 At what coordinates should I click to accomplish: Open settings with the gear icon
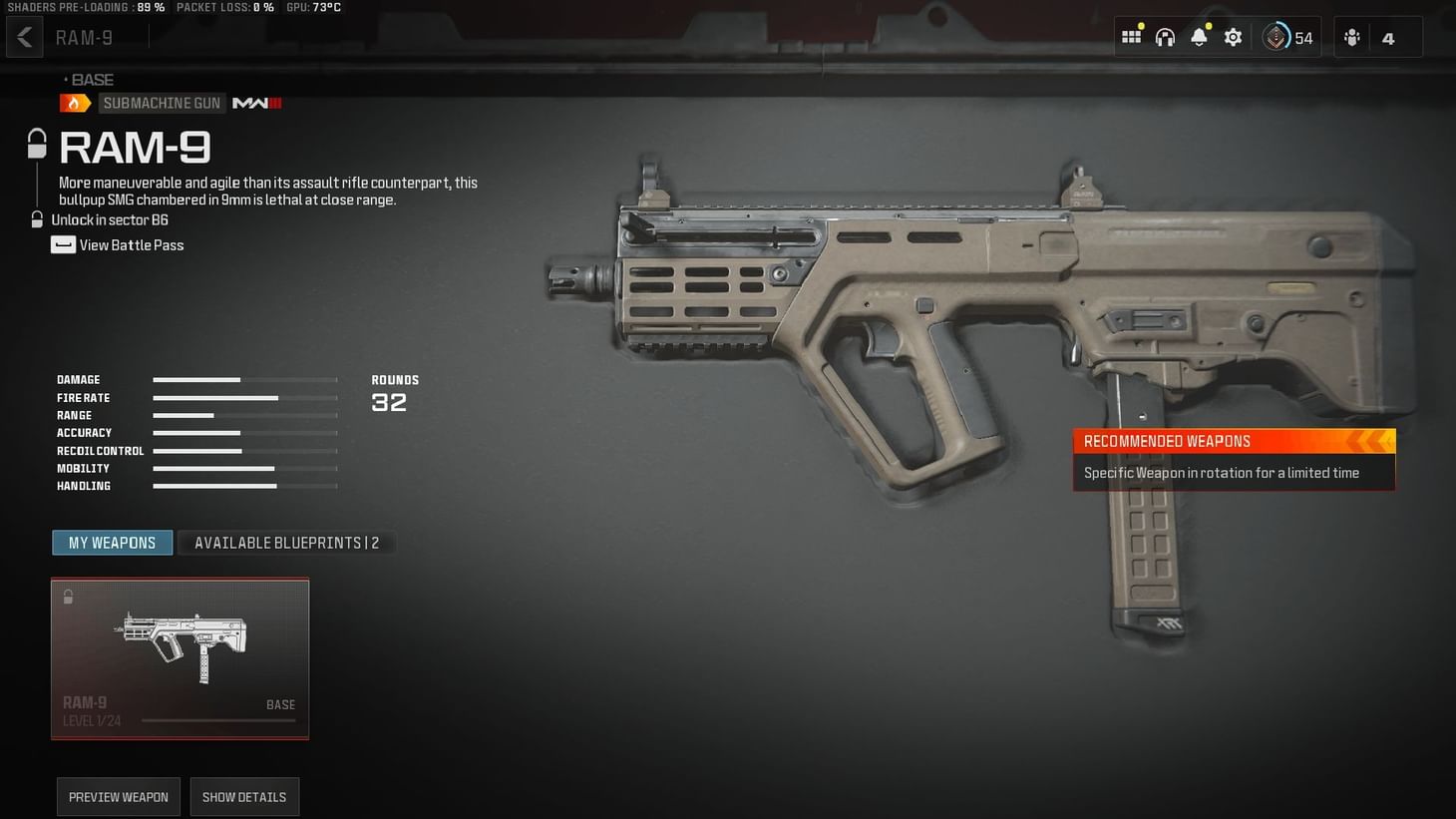tap(1233, 36)
